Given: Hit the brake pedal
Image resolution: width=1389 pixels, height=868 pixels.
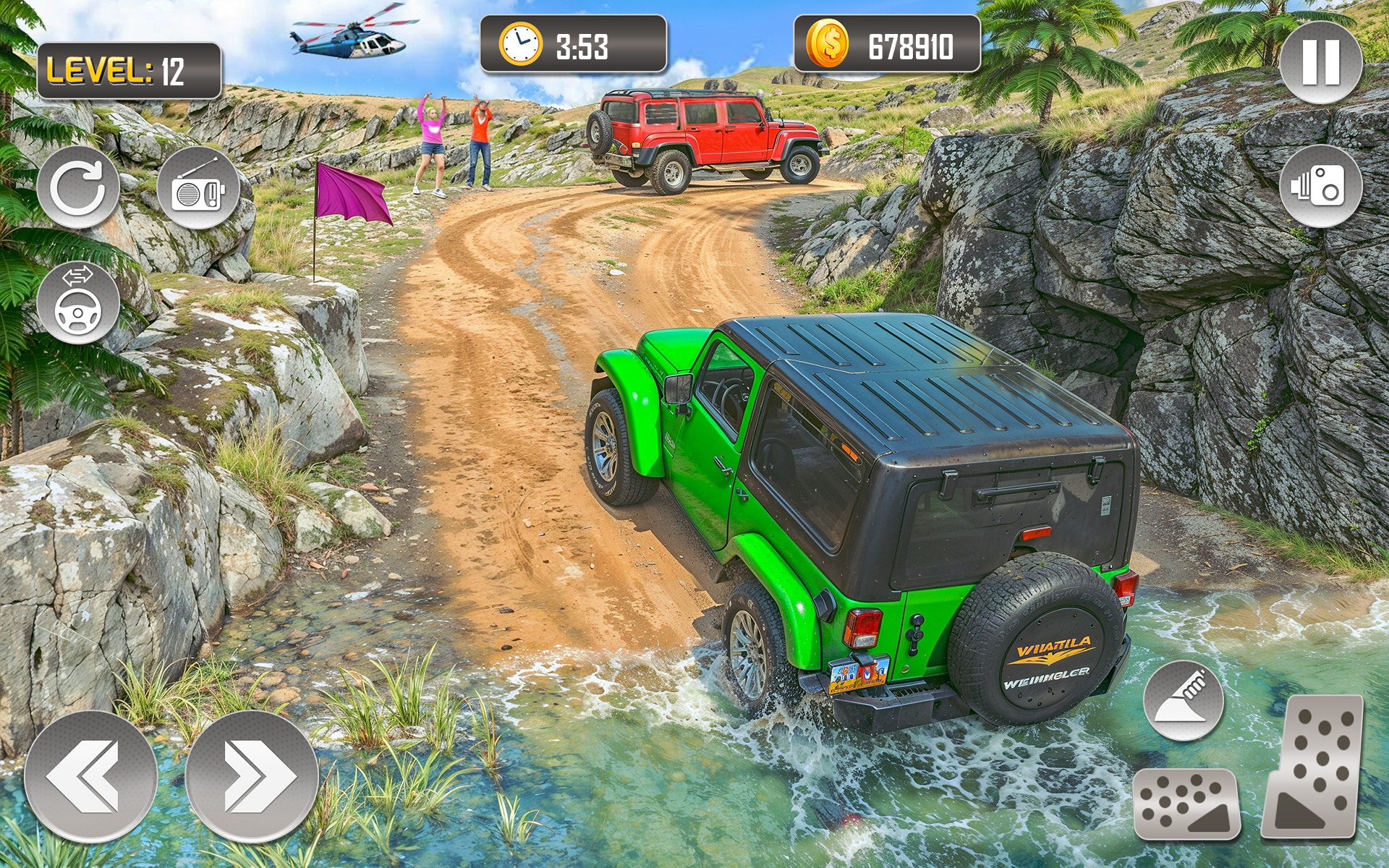Looking at the screenshot, I should [1186, 803].
